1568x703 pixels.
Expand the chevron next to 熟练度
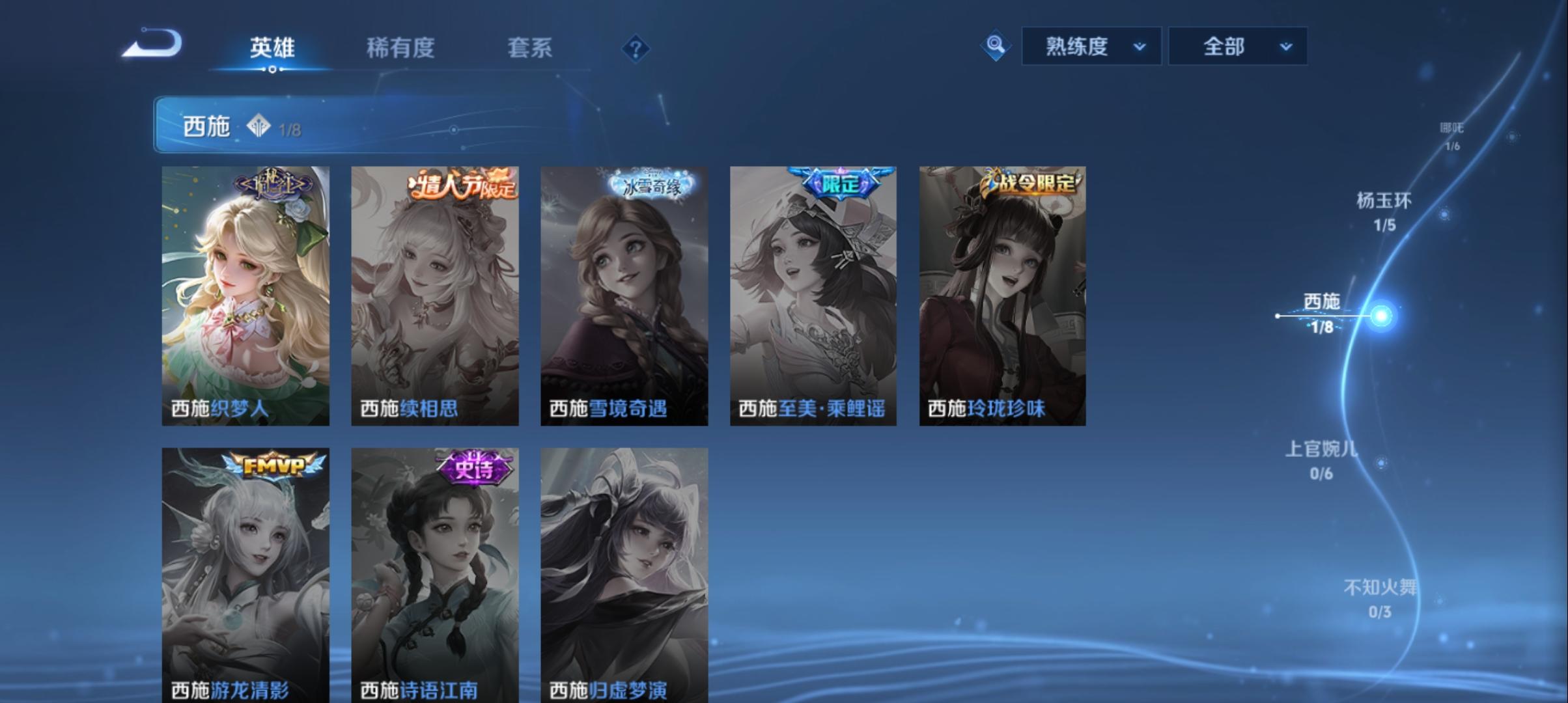pos(1140,47)
